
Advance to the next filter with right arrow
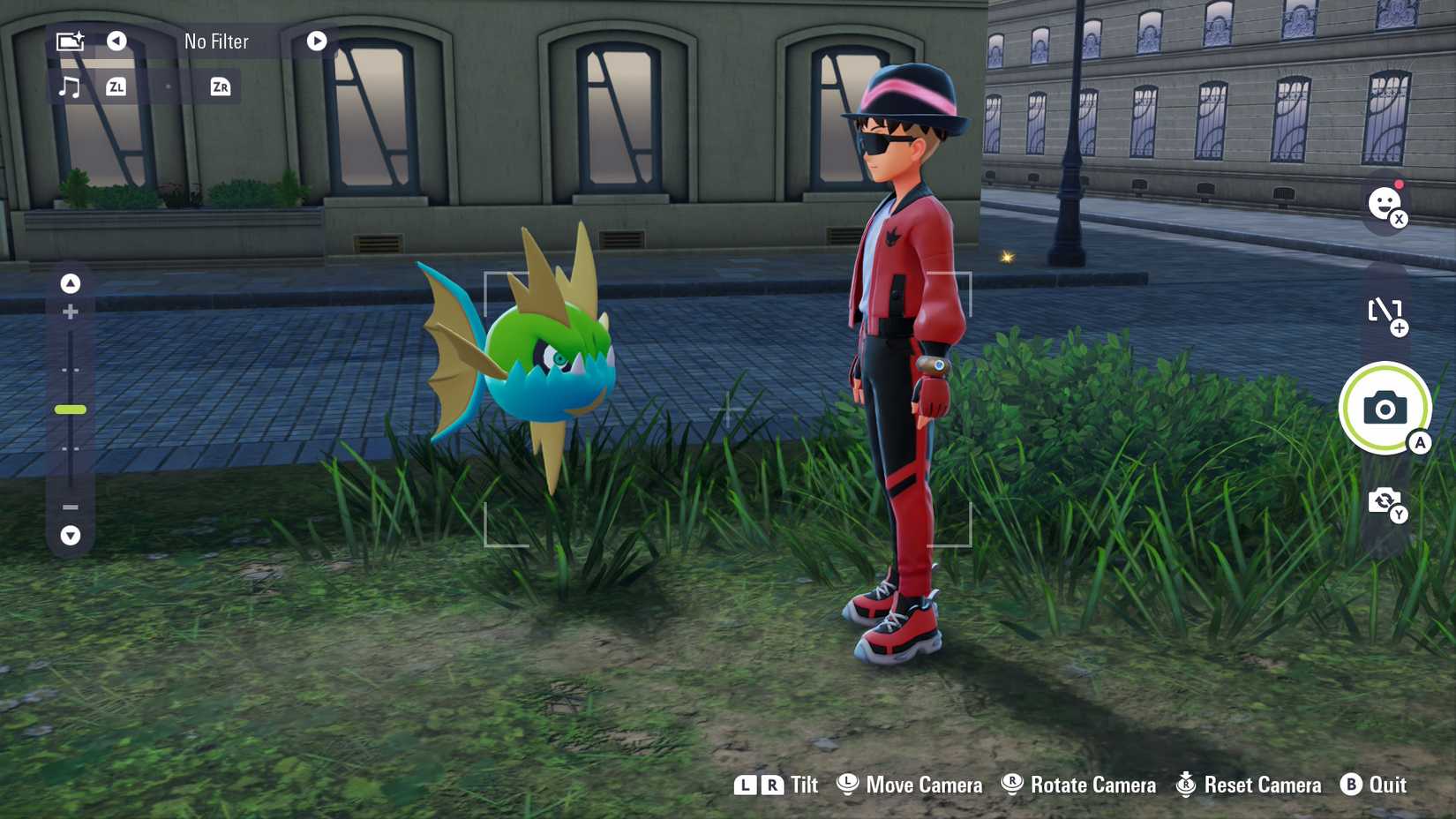[x=316, y=41]
